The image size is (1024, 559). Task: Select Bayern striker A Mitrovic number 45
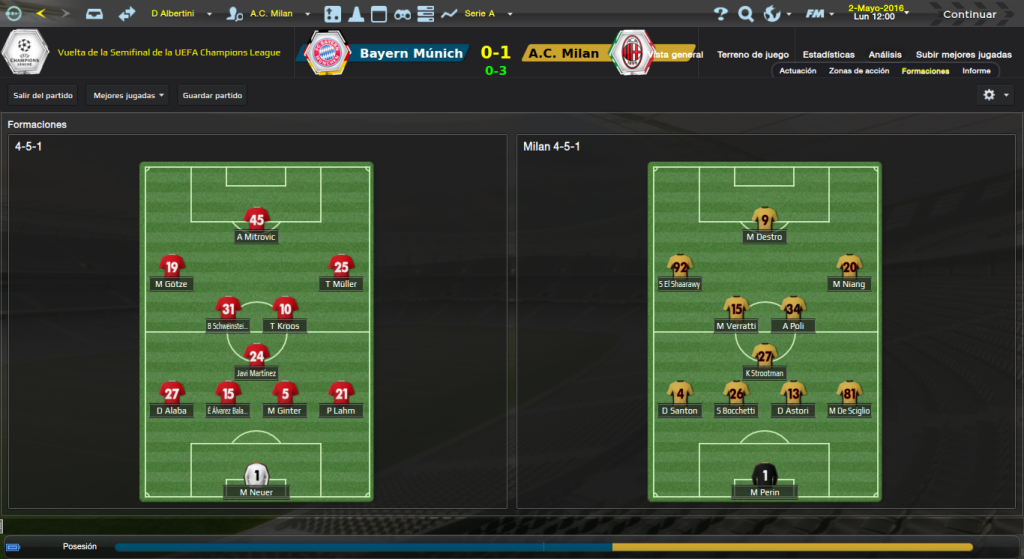(x=256, y=221)
